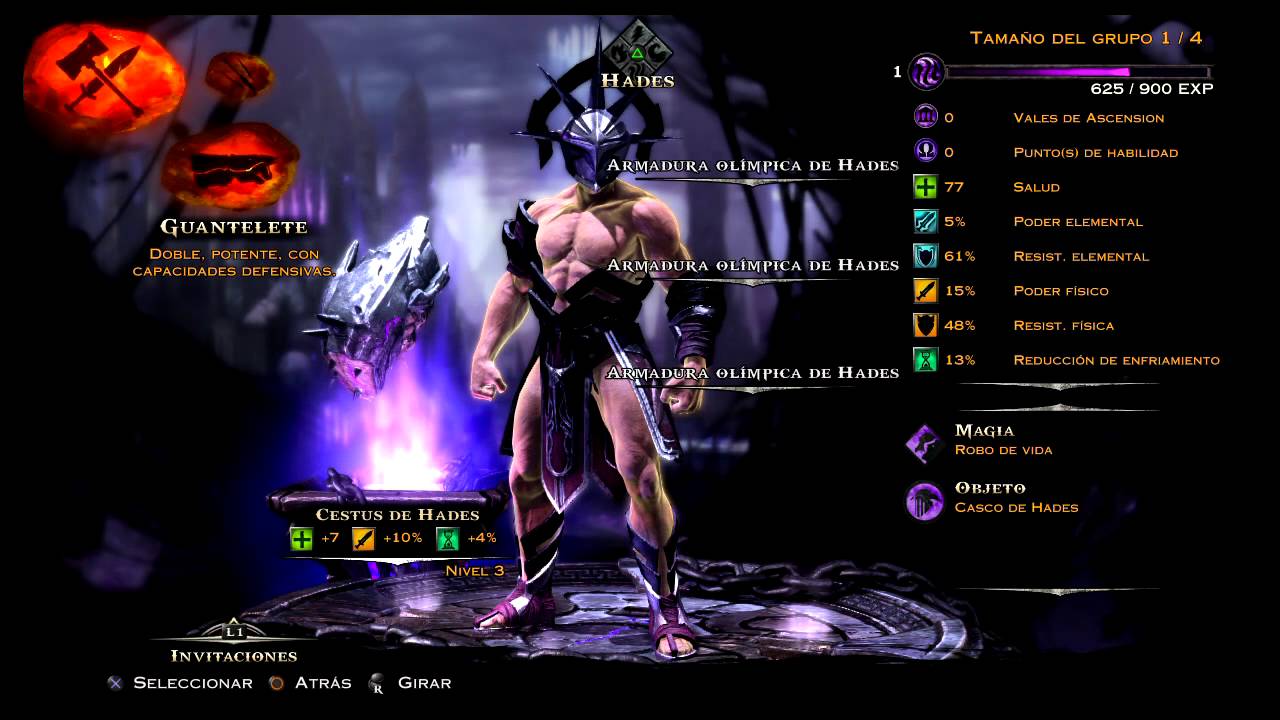The height and width of the screenshot is (720, 1280).
Task: Select the Cestus de Hades weapon
Action: 397,515
